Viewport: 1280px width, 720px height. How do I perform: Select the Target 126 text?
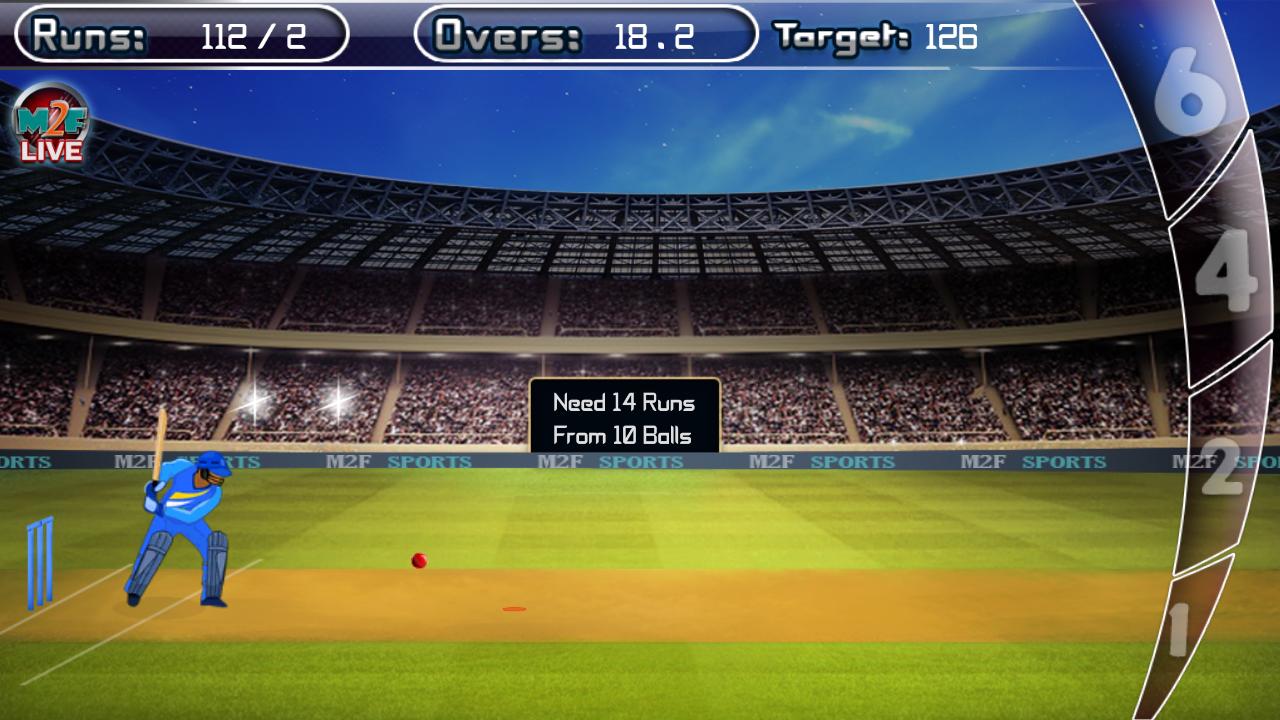click(x=875, y=37)
